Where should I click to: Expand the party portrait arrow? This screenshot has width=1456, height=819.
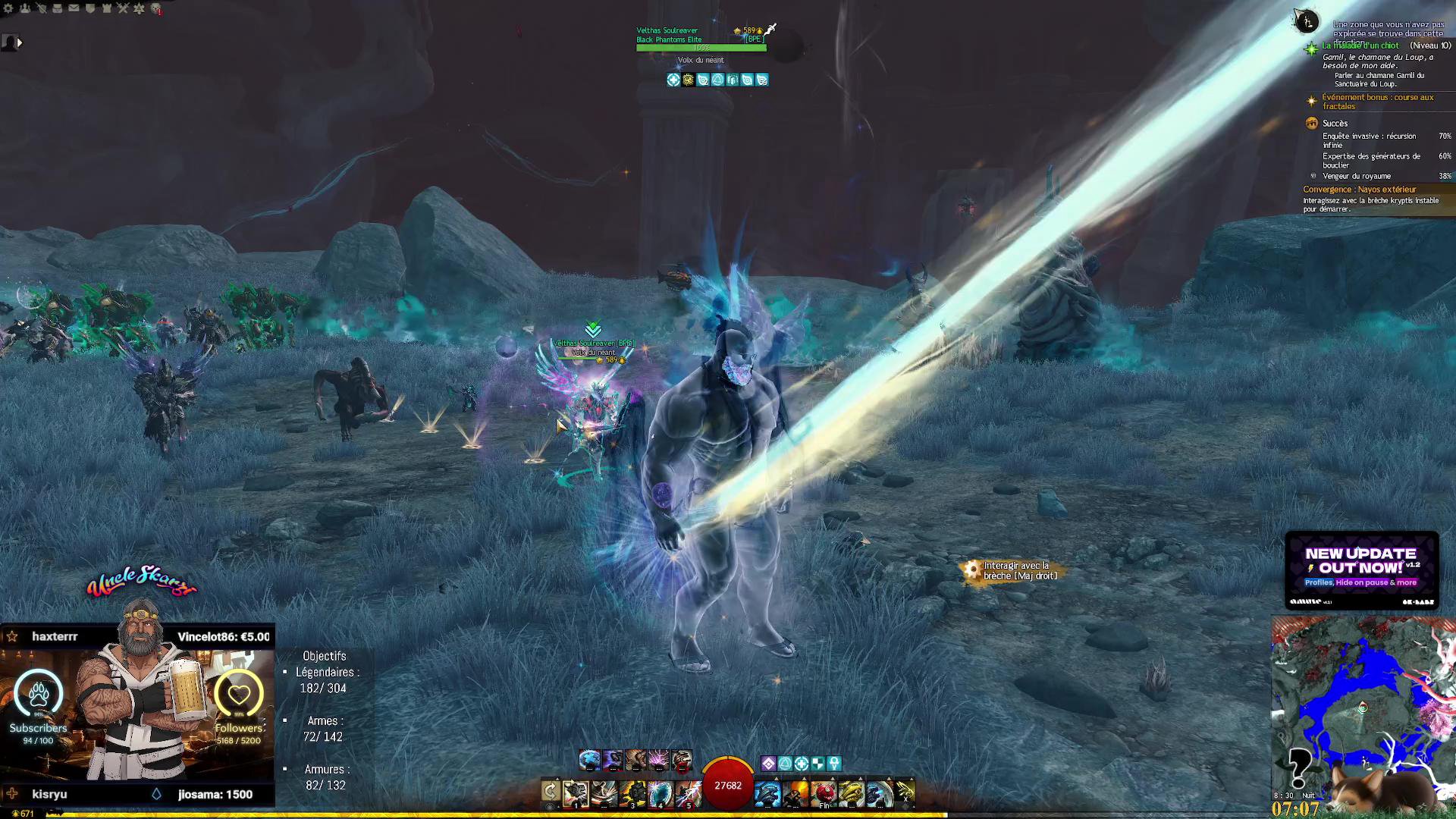[20, 43]
